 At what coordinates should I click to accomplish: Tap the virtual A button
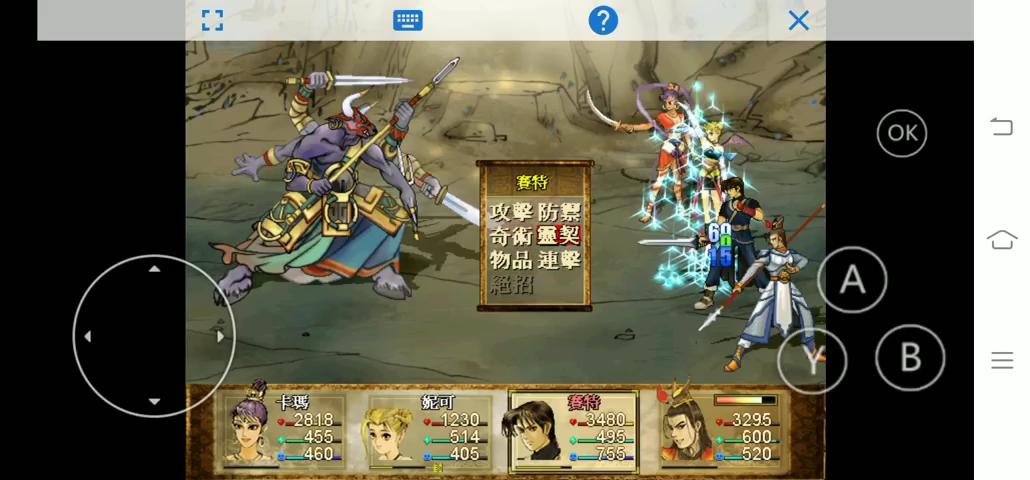(x=852, y=280)
